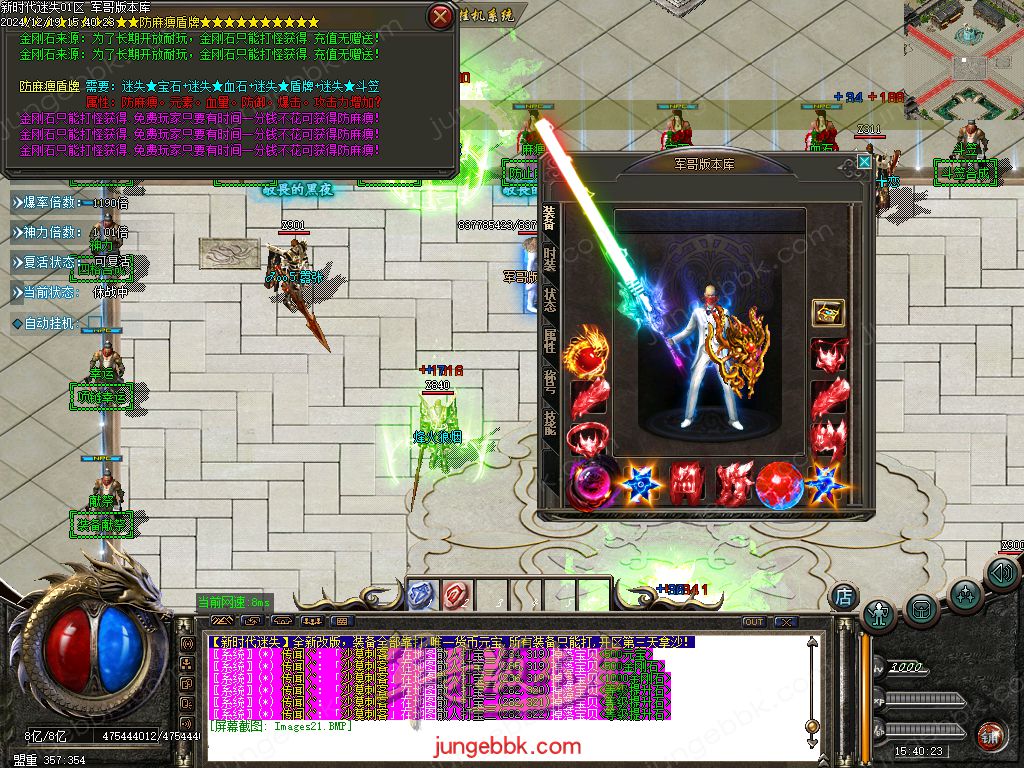Use the blue rune in hotbar slot 1
Viewport: 1024px width, 768px height.
coord(421,593)
